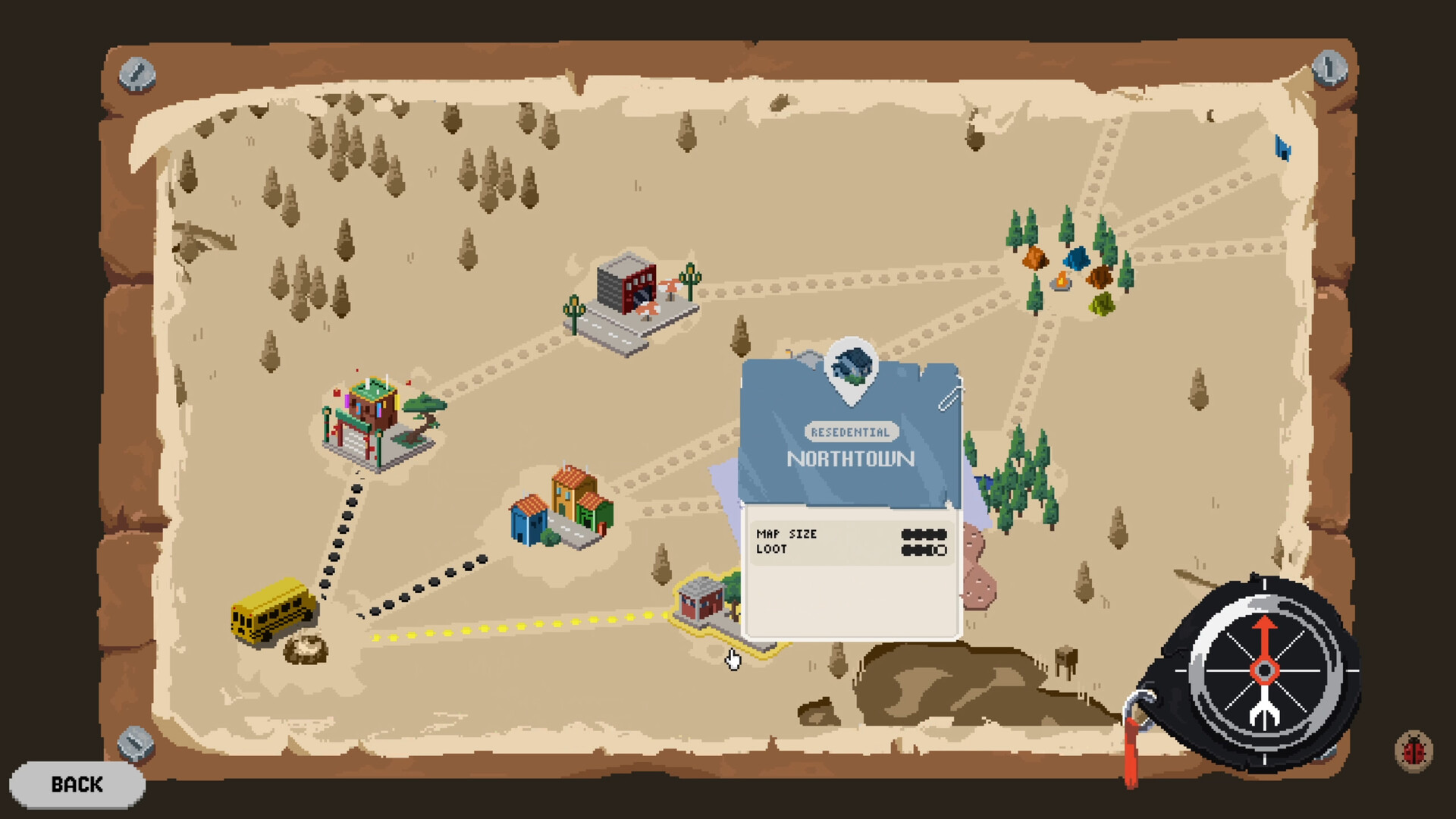Click the LOOT rating dots
Viewport: 1456px width, 819px height.
[924, 549]
